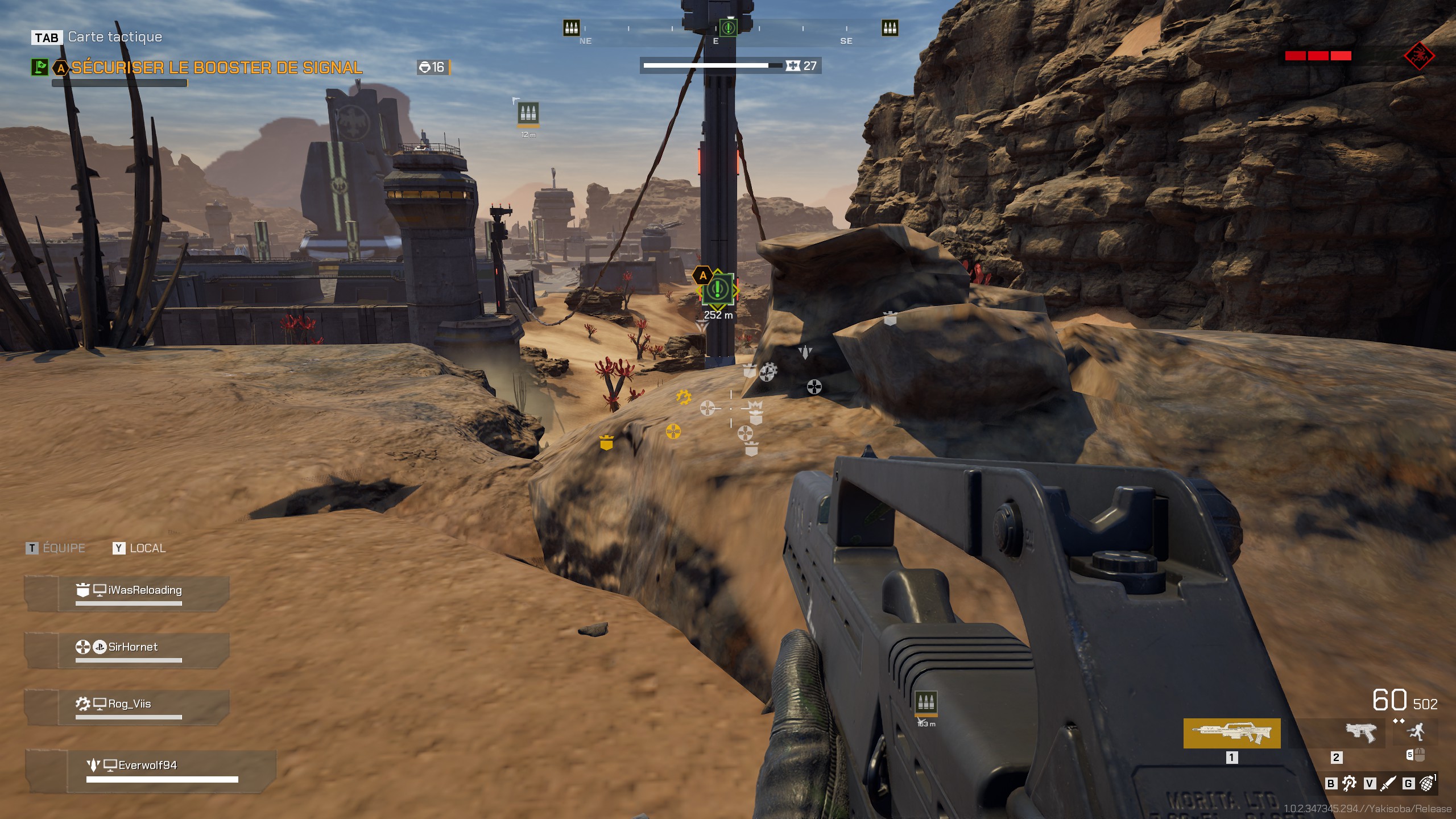Click the green objective marker on the compass
This screenshot has height=819, width=1456.
click(x=728, y=27)
